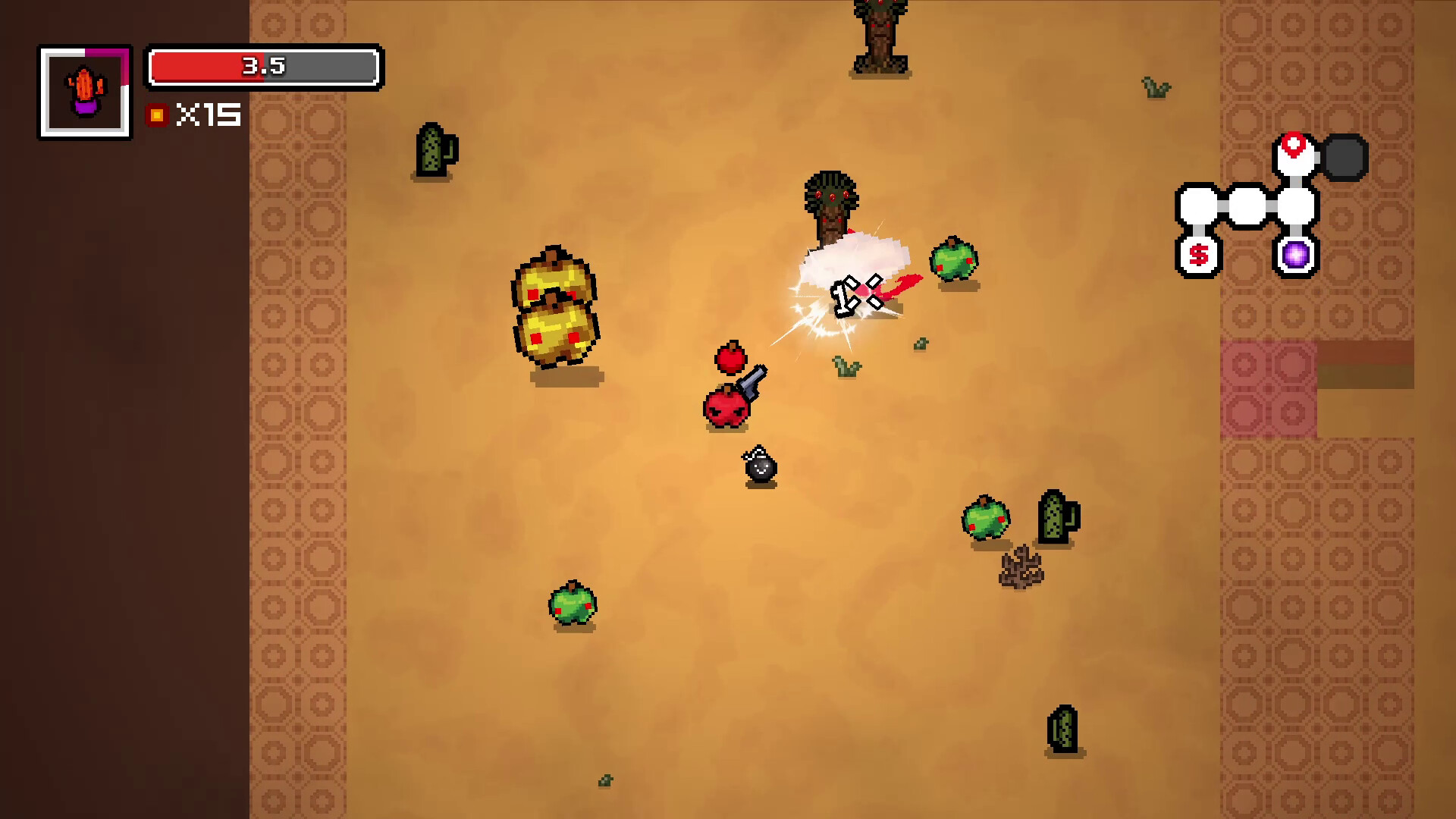Click the X15 coin counter text
1456x819 pixels.
pos(209,115)
